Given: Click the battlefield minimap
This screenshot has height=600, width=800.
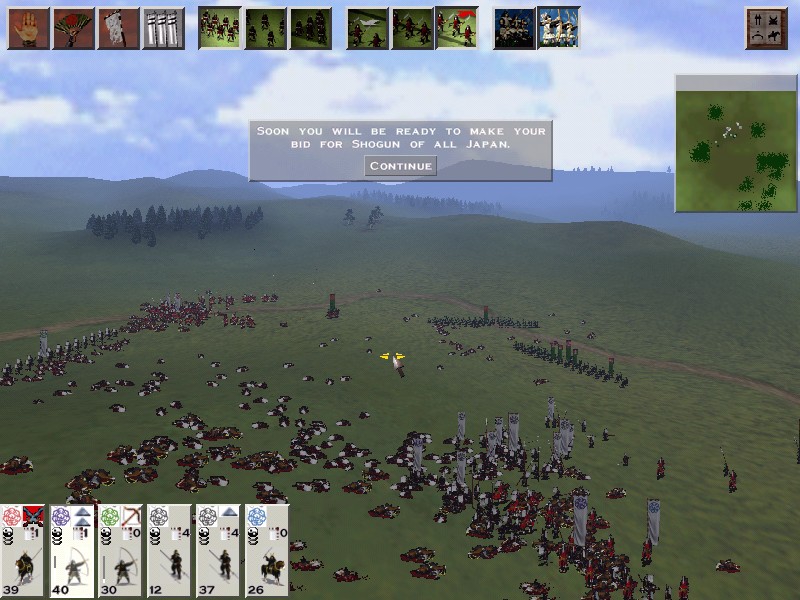Looking at the screenshot, I should [735, 143].
